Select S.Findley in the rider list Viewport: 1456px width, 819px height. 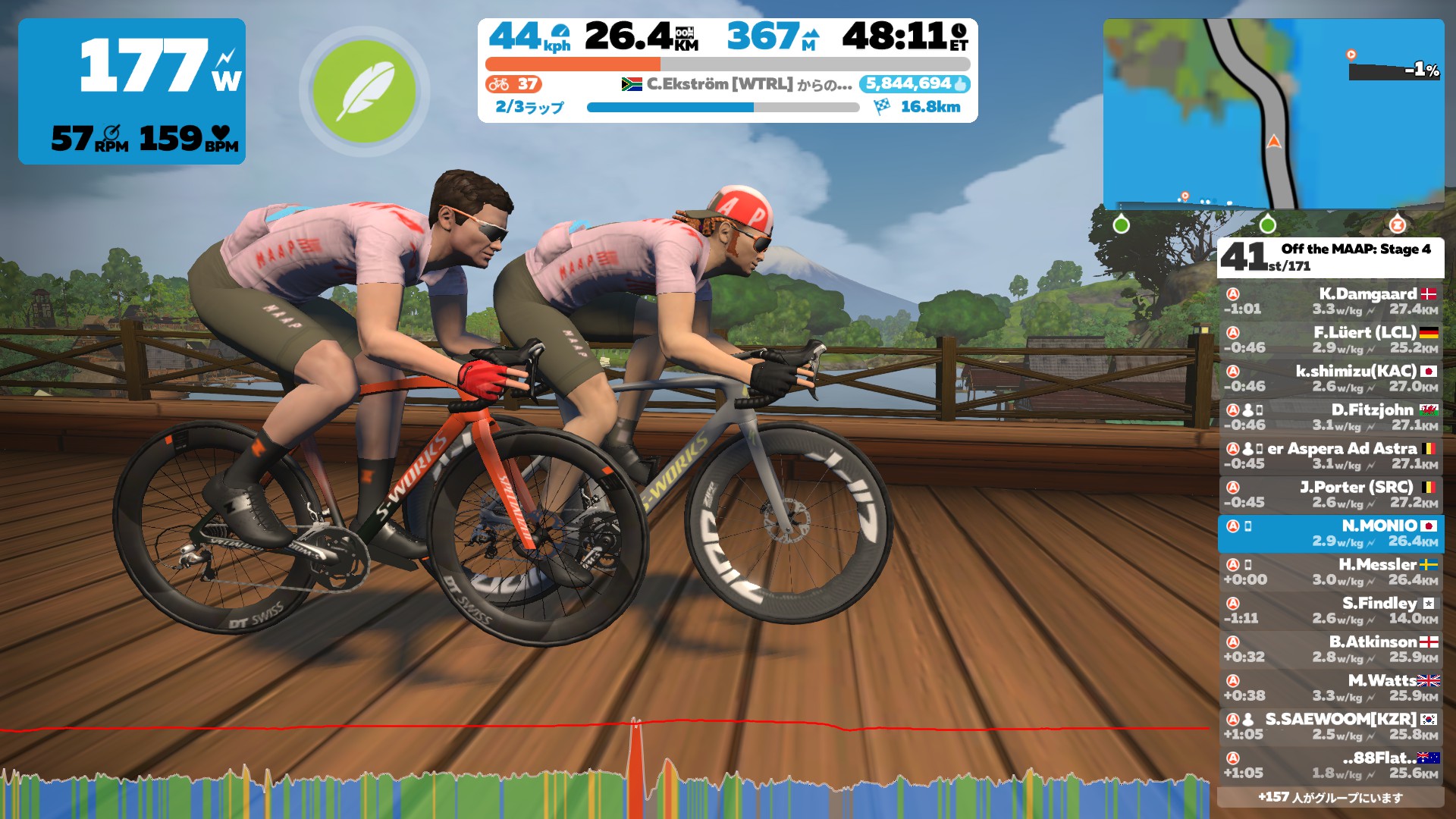pyautogui.click(x=1331, y=610)
